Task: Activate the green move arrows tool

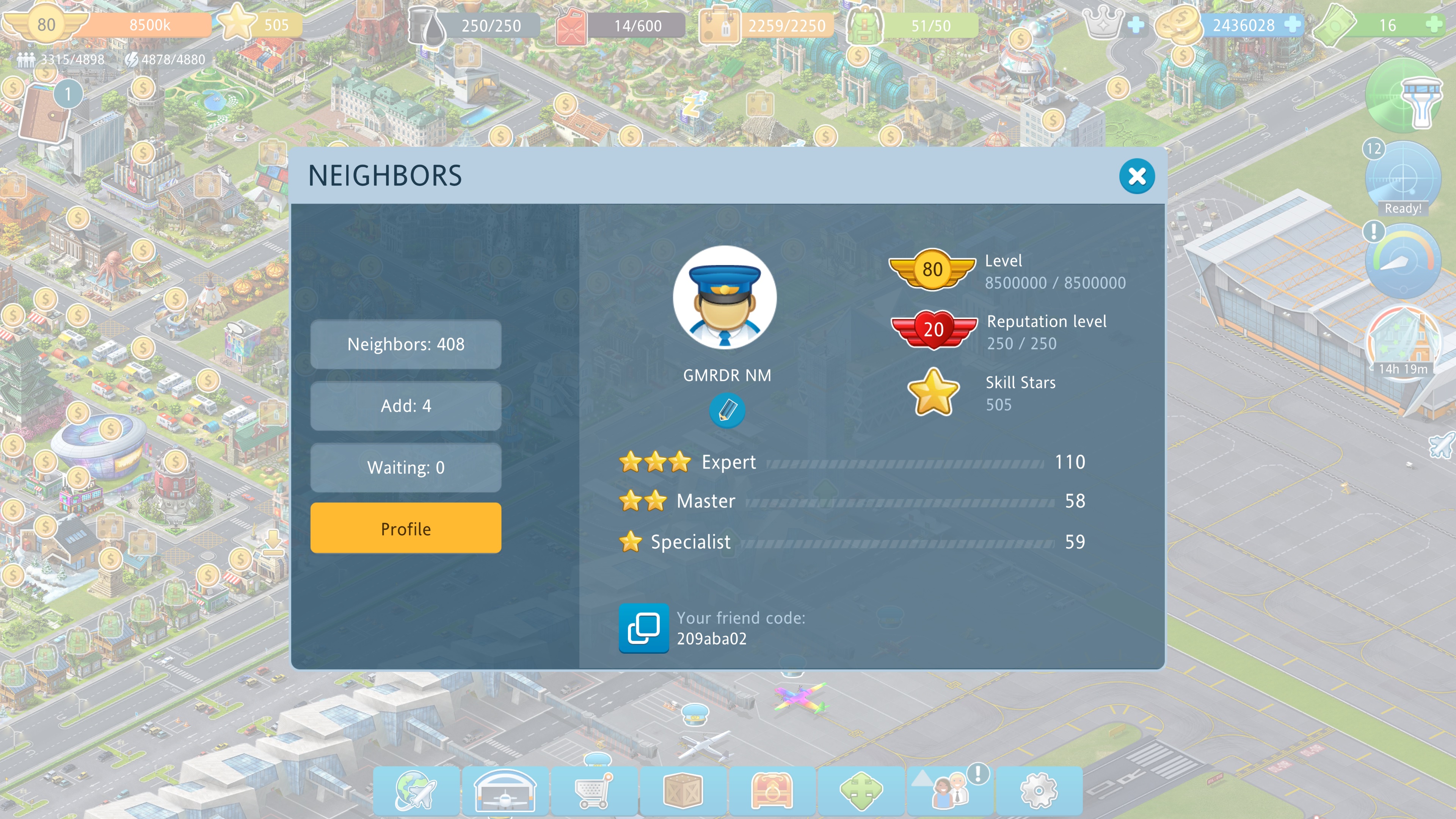Action: click(860, 790)
